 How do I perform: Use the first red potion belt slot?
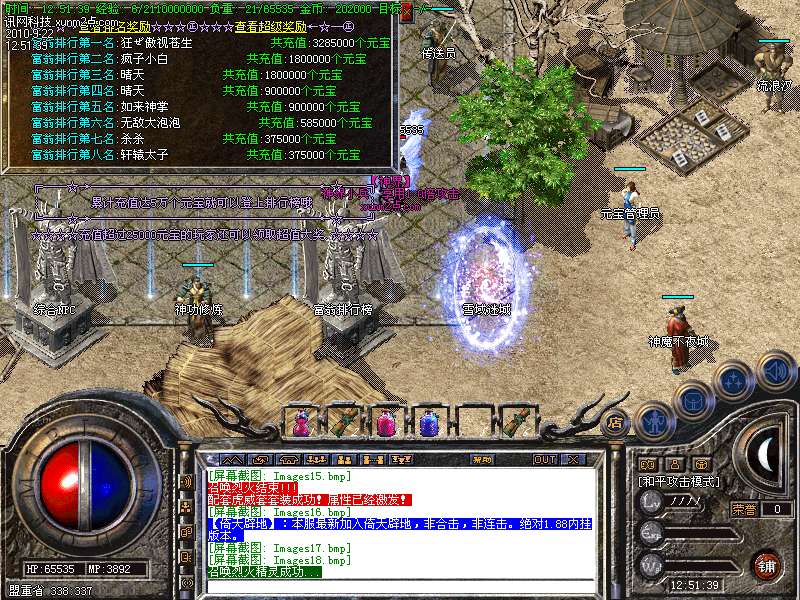pyautogui.click(x=301, y=423)
